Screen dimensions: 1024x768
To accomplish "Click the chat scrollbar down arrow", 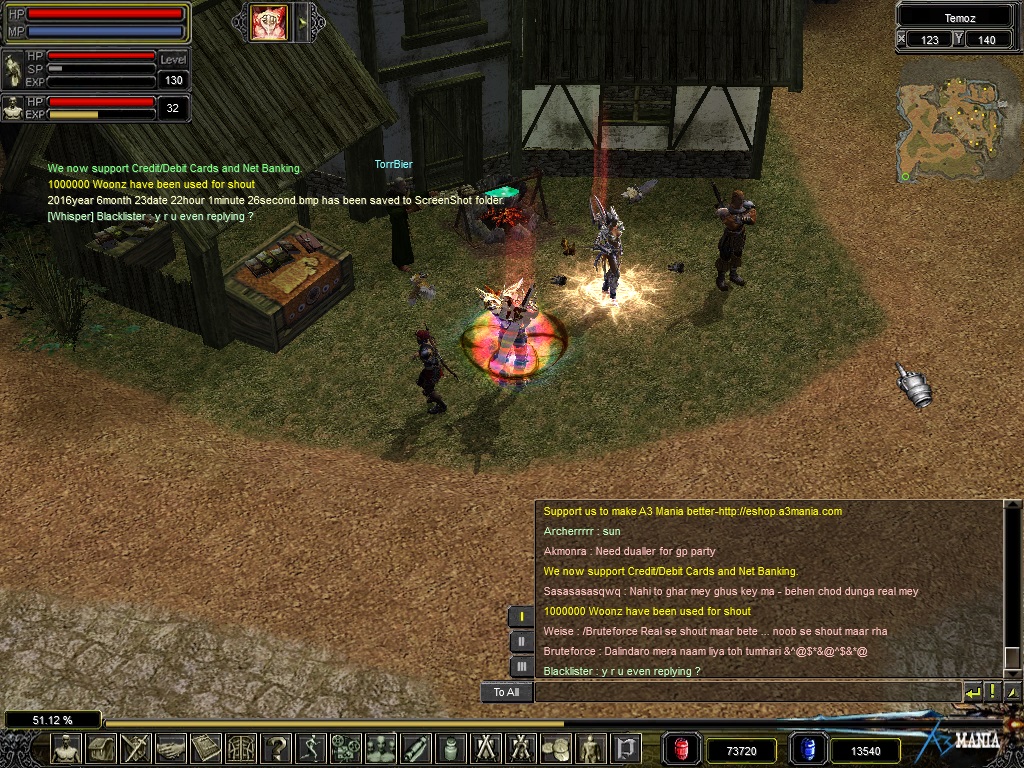I will [1012, 692].
